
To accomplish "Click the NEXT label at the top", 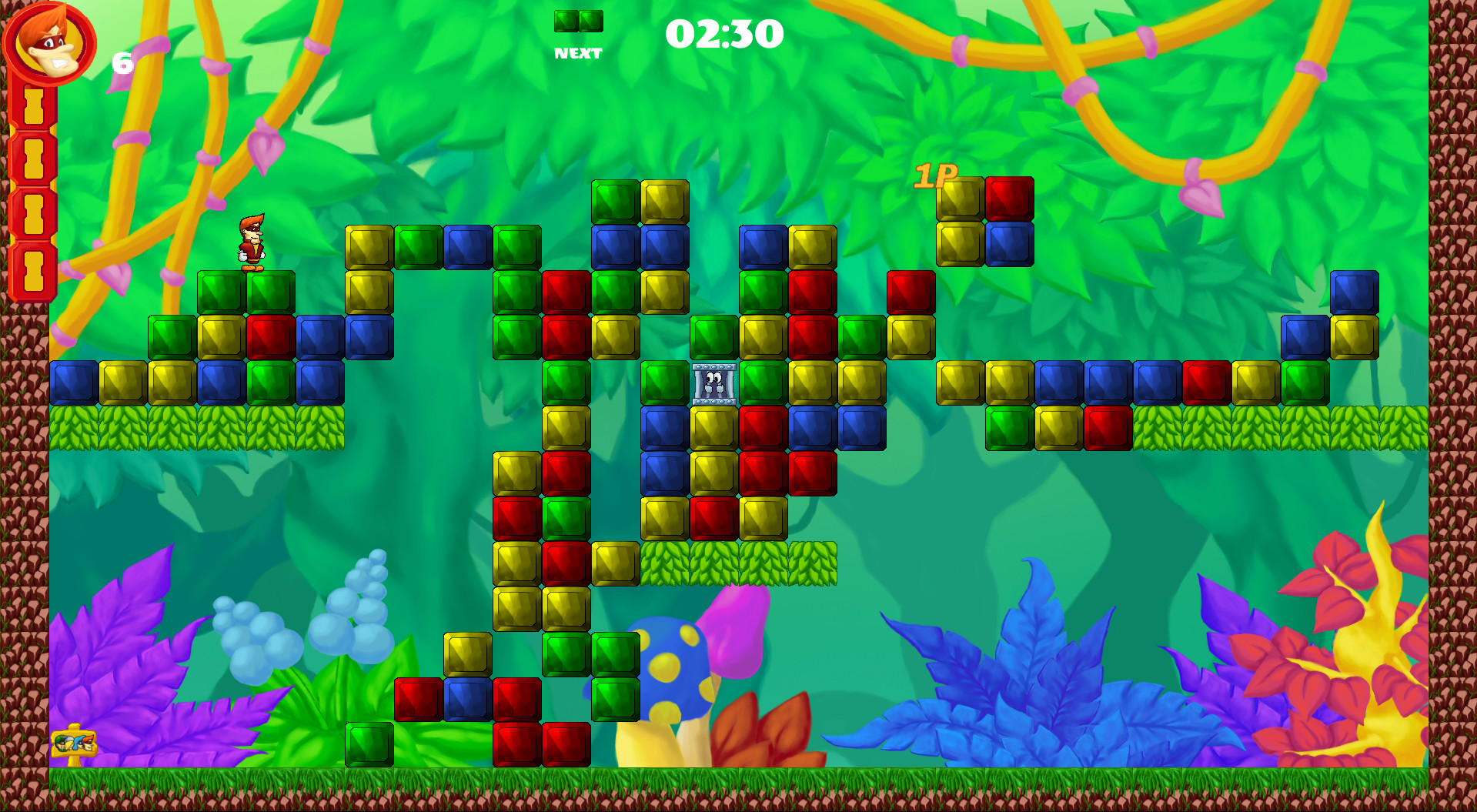I will point(577,52).
